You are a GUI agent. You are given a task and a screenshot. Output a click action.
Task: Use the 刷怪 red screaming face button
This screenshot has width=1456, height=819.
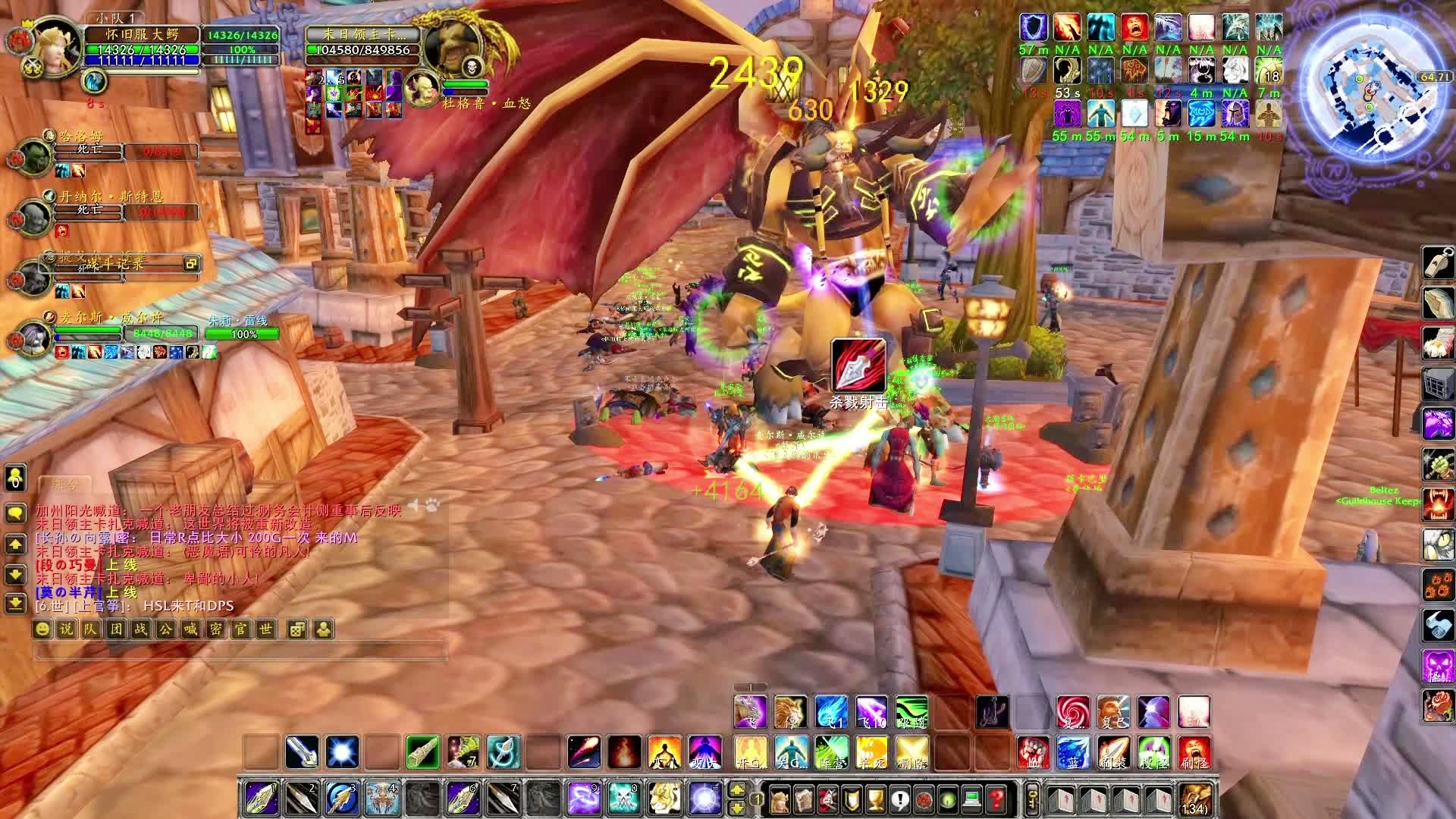point(1194,752)
